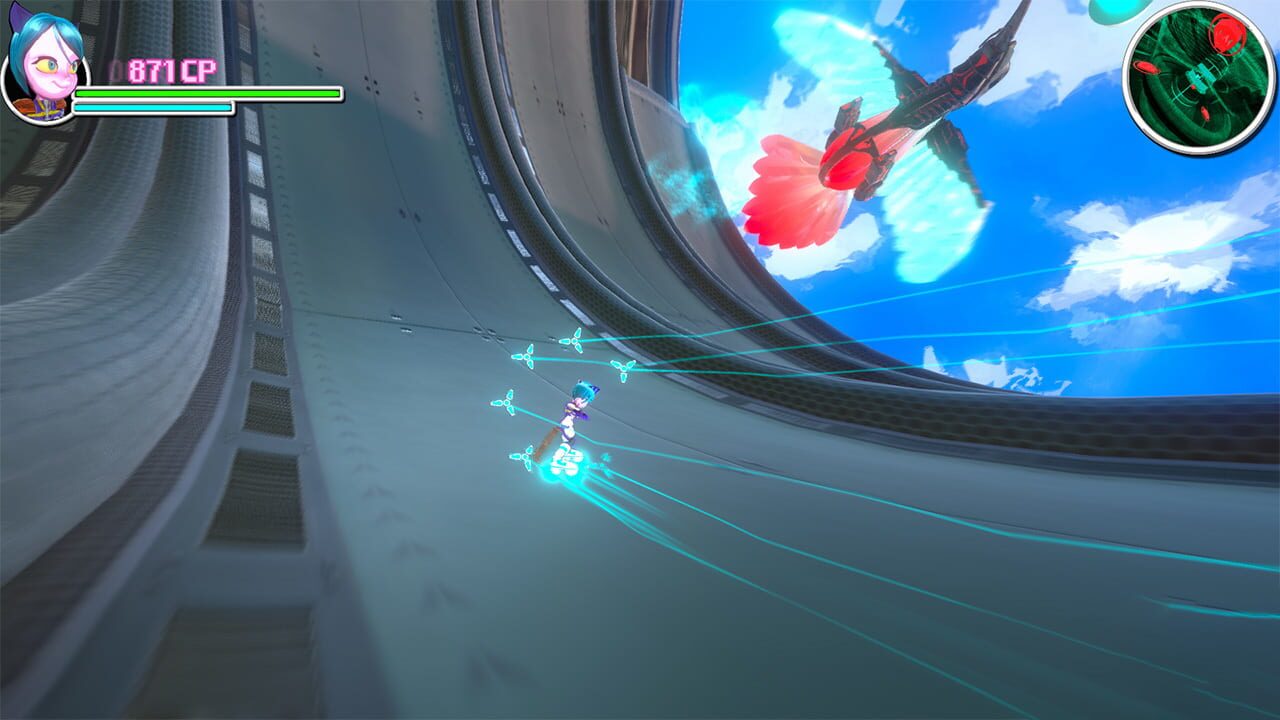Expand the CP counter display
This screenshot has height=720, width=1280.
[171, 69]
